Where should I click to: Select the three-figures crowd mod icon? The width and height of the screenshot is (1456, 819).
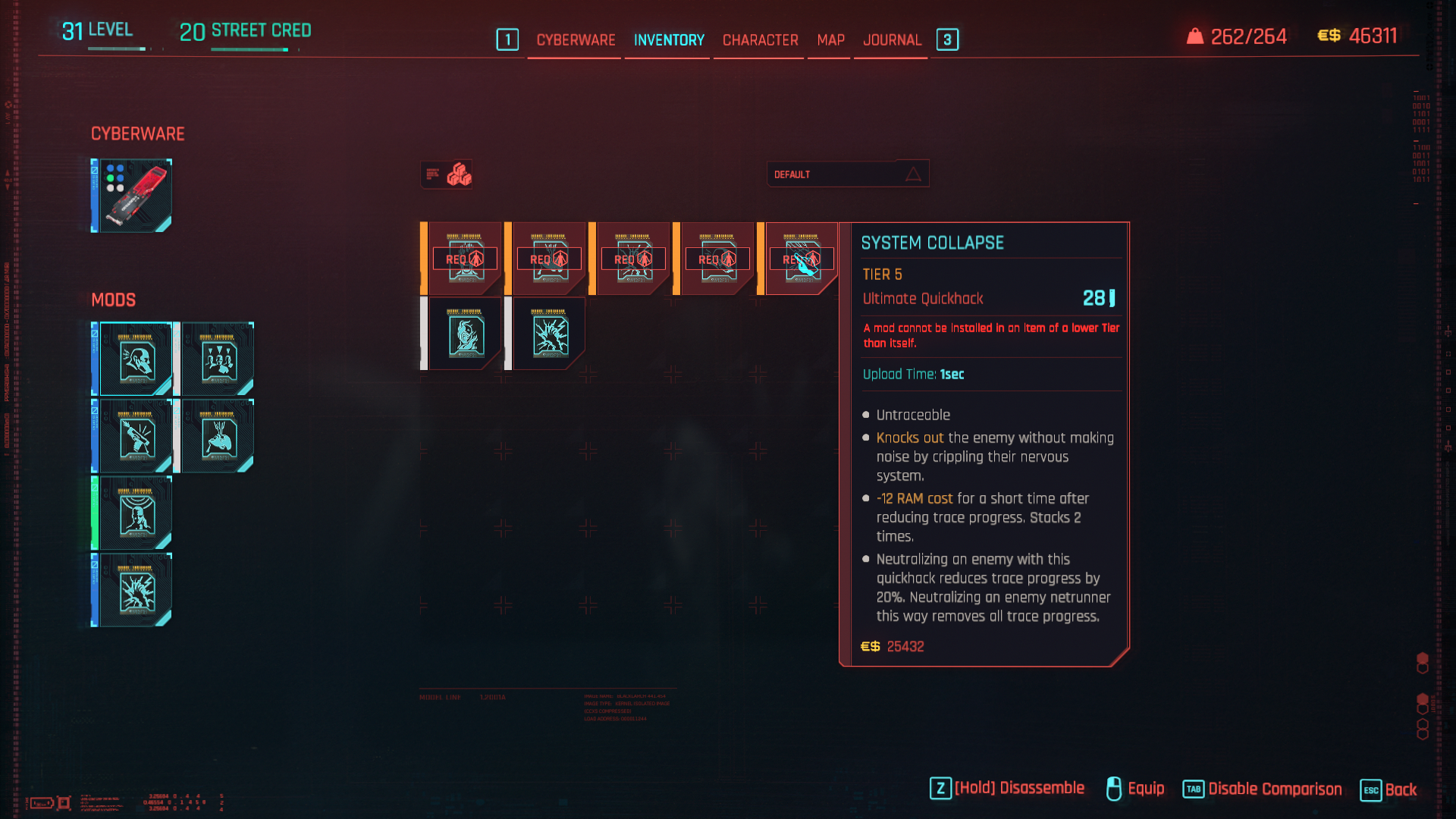pos(218,360)
